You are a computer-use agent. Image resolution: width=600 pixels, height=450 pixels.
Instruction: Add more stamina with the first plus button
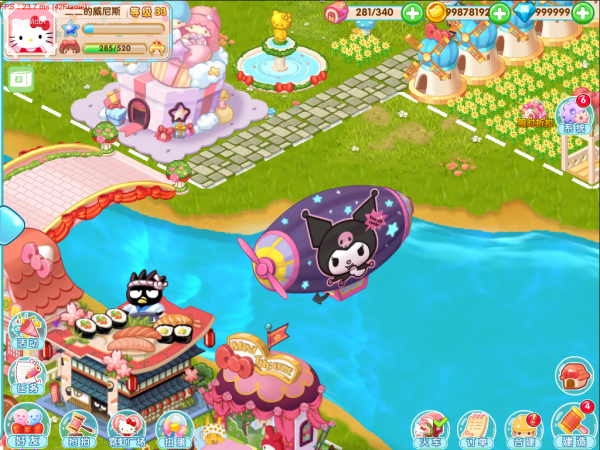[x=412, y=12]
